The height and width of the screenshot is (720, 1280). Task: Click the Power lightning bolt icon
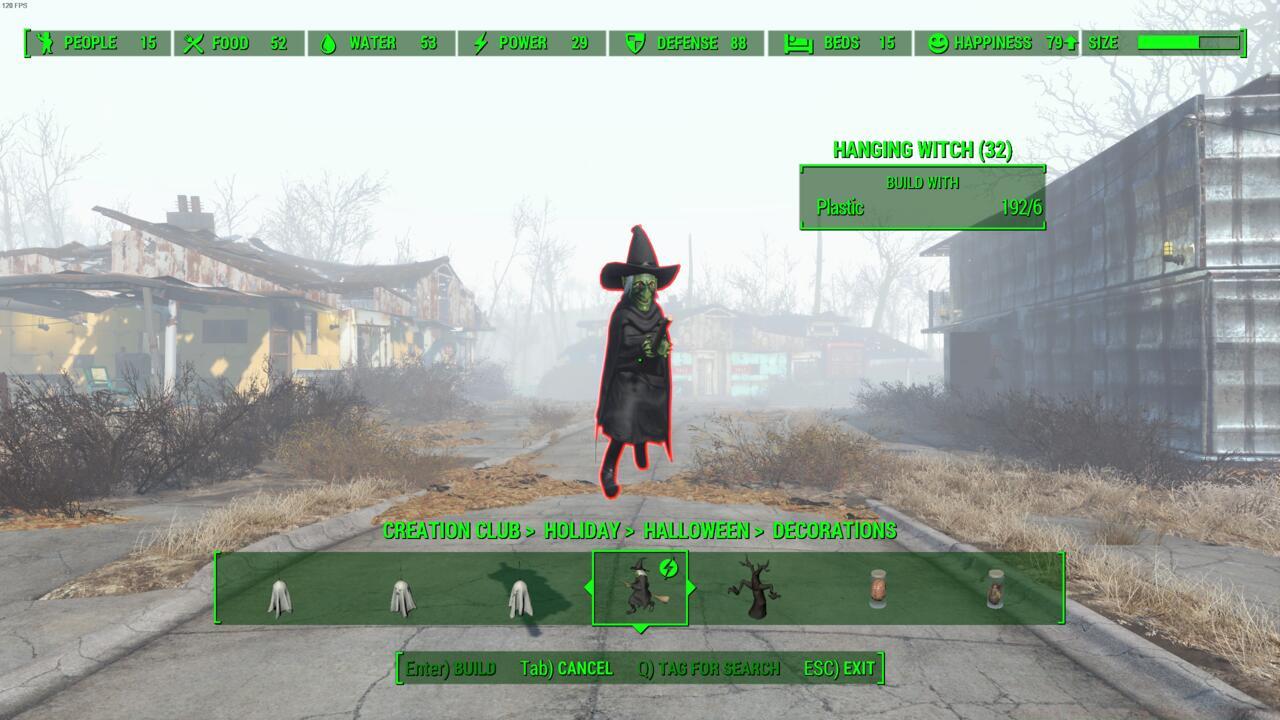pos(480,43)
